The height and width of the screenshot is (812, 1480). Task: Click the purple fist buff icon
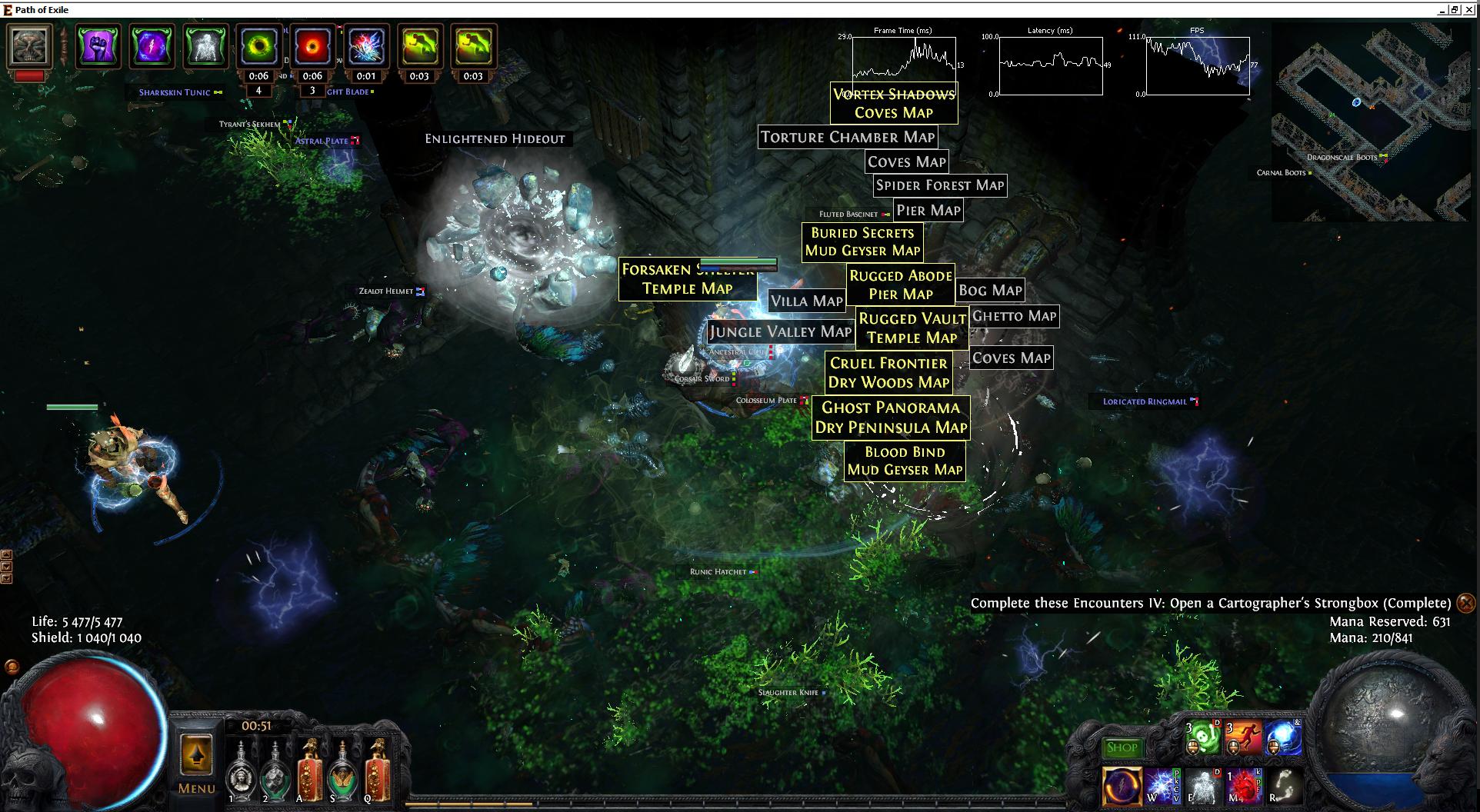click(x=98, y=46)
